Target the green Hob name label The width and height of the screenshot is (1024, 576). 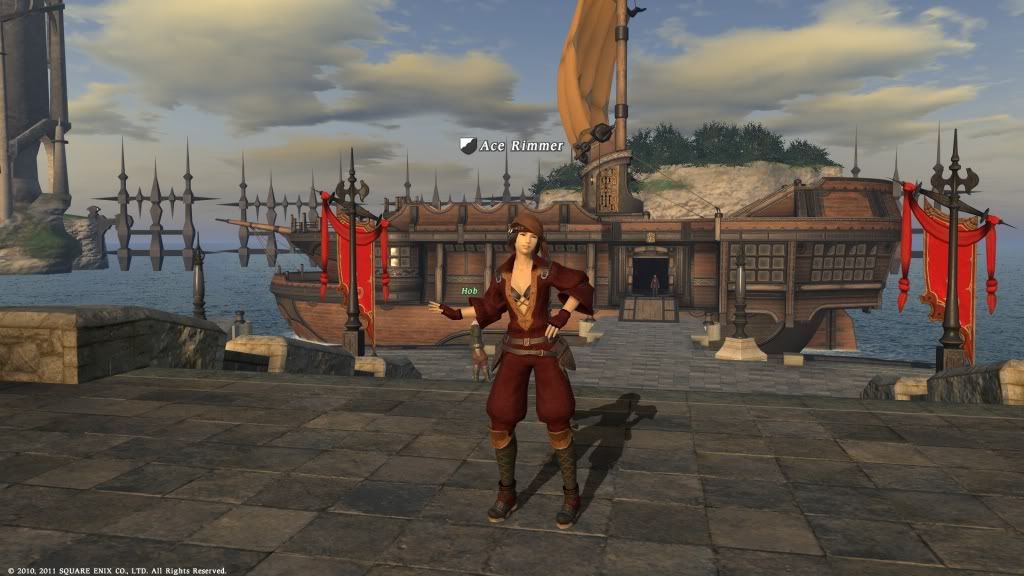tap(469, 291)
